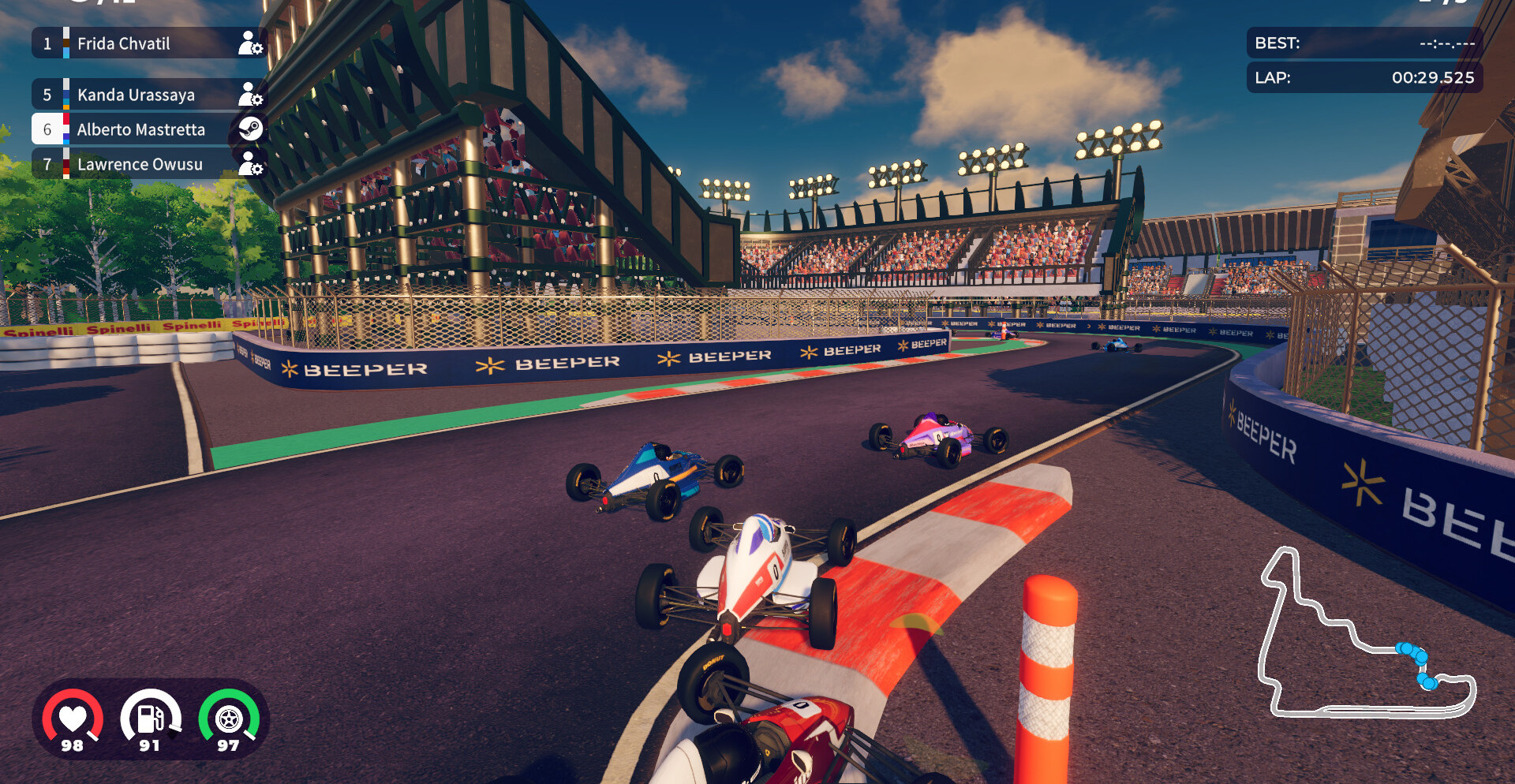Click the AI driver icon next to Frida Chvatil
Viewport: 1515px width, 784px height.
tap(250, 43)
